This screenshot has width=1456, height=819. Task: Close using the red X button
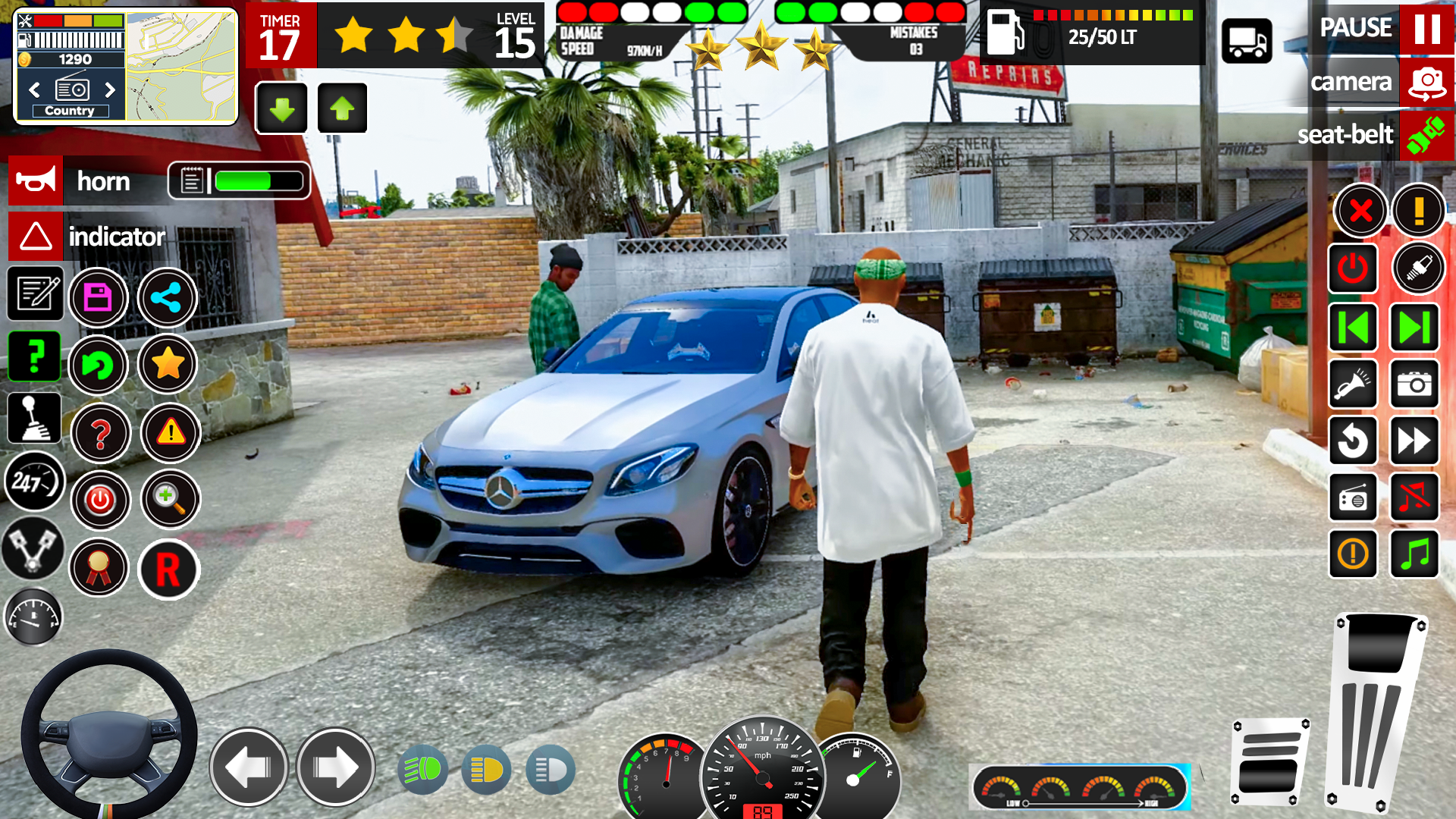(x=1360, y=210)
